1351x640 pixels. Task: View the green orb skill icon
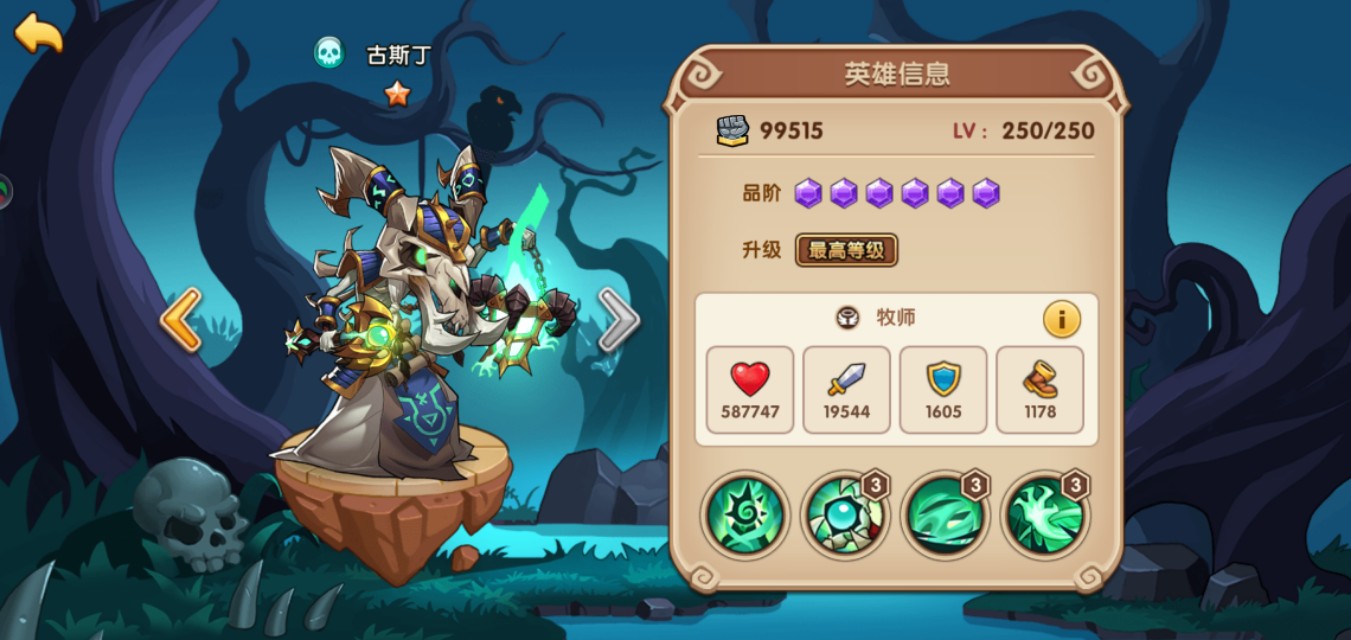pos(845,515)
